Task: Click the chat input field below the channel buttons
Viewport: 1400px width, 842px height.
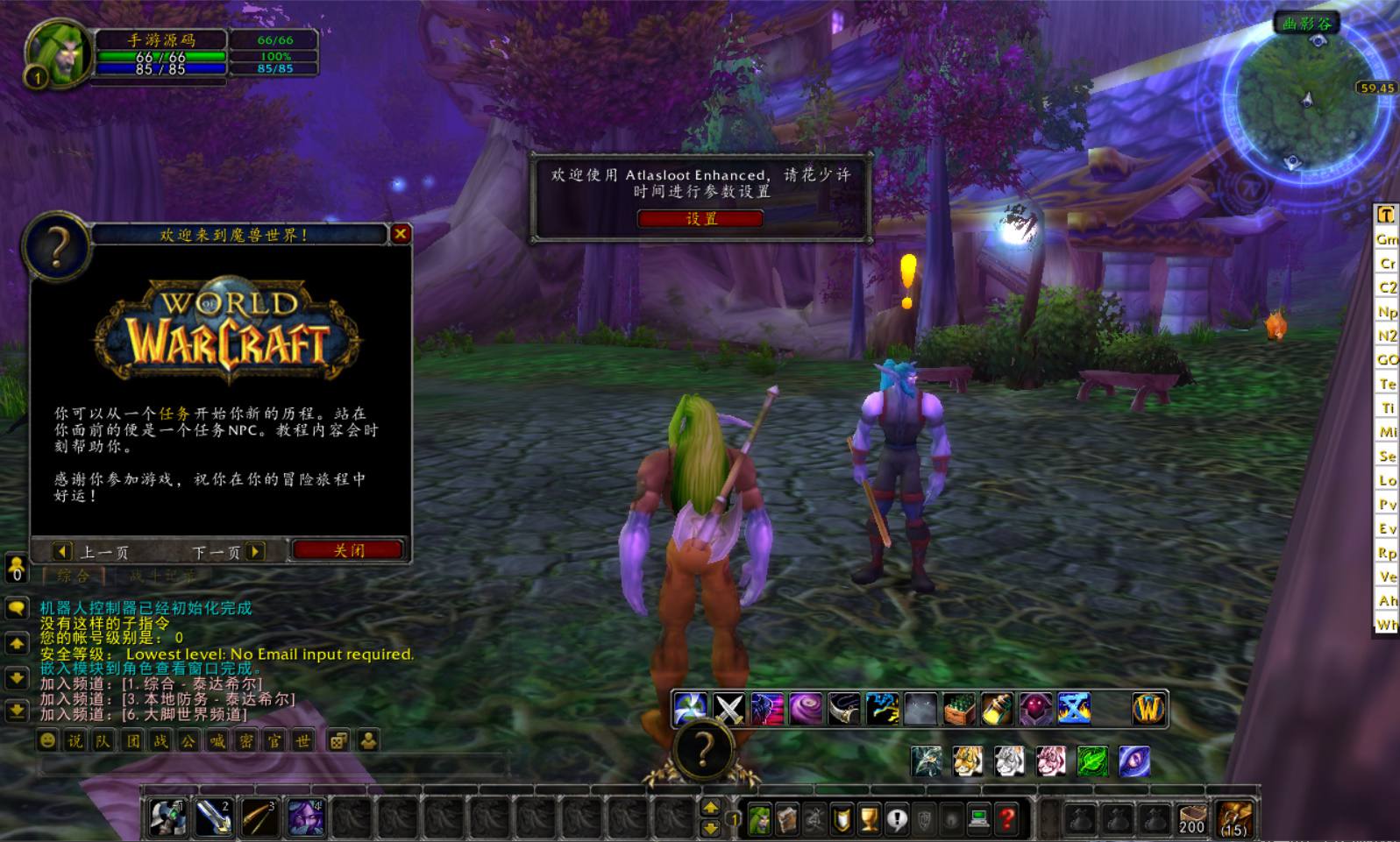Action: coord(219,764)
